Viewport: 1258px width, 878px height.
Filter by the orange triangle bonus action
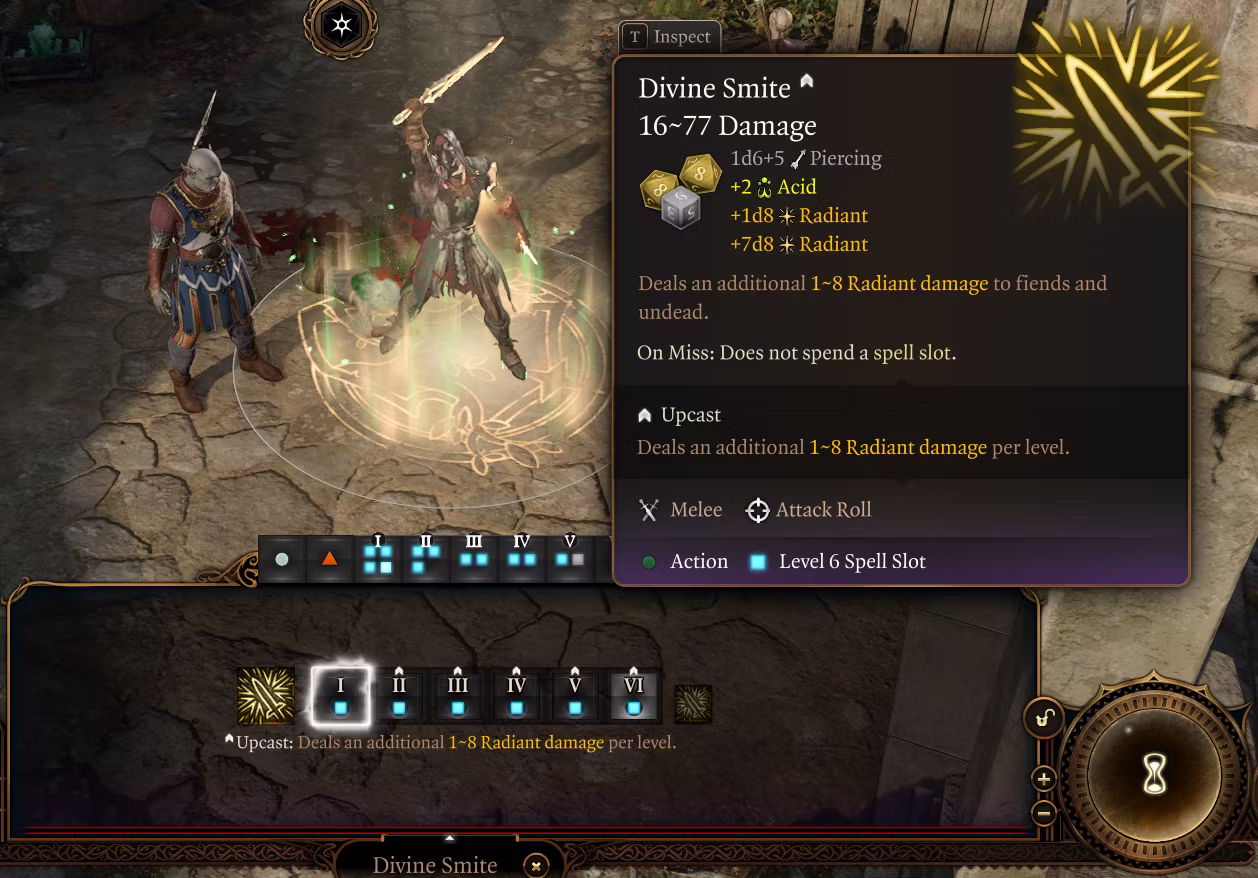coord(329,559)
